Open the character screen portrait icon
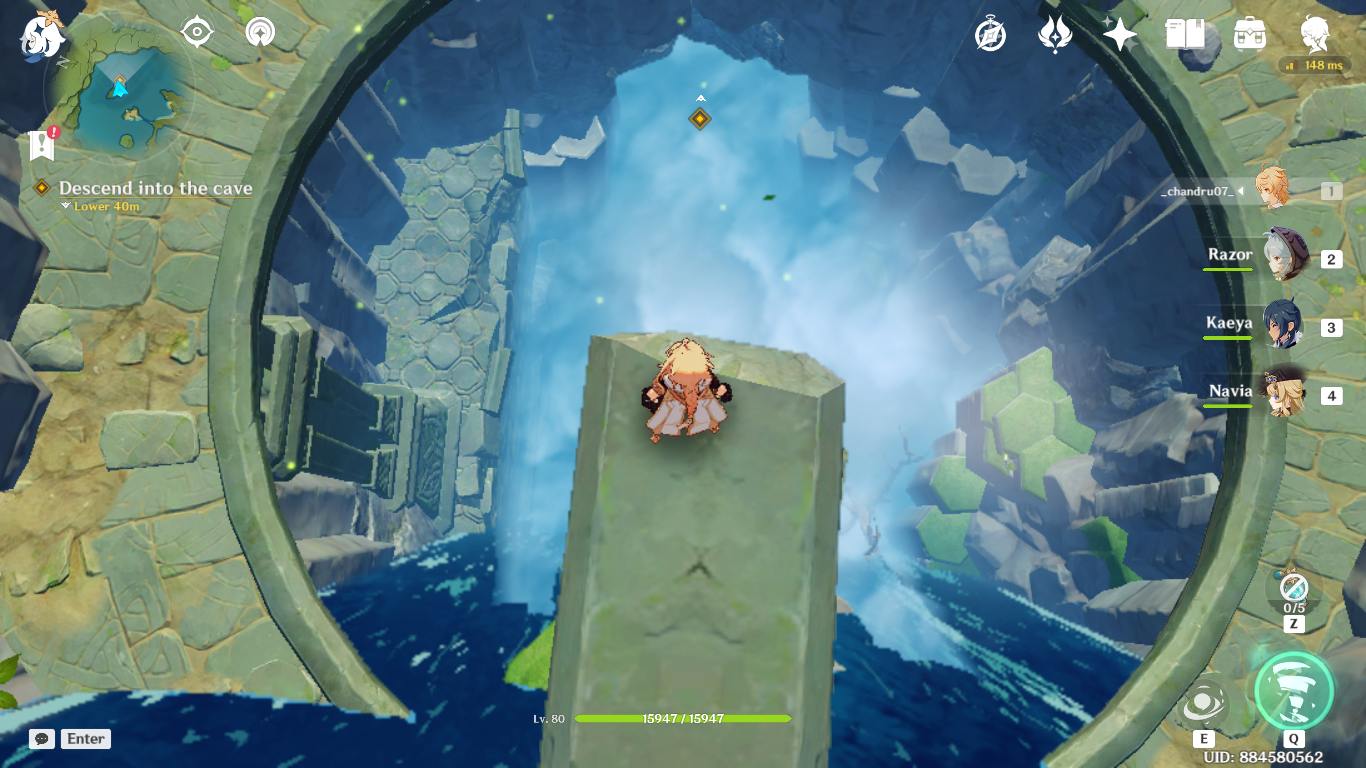This screenshot has height=768, width=1366. [x=1315, y=35]
